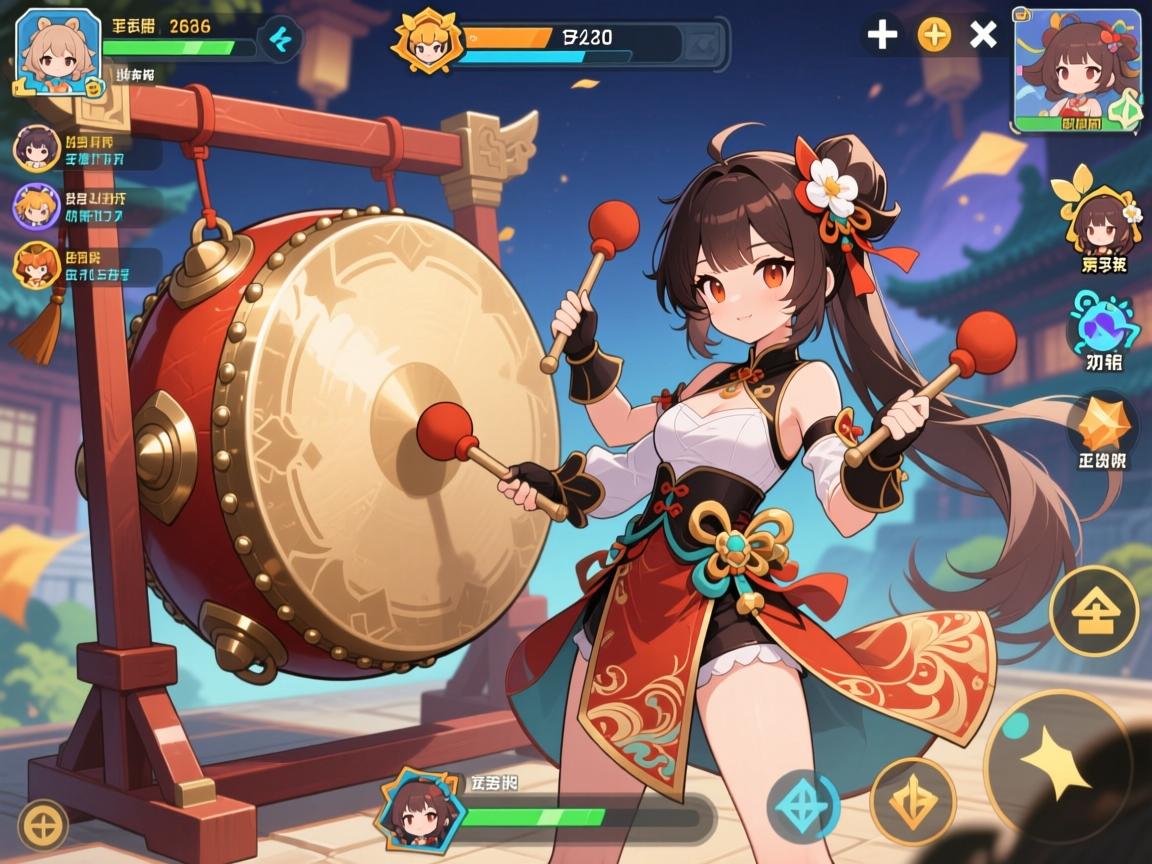Open the brunette girl character card
1152x864 pixels.
click(1079, 70)
